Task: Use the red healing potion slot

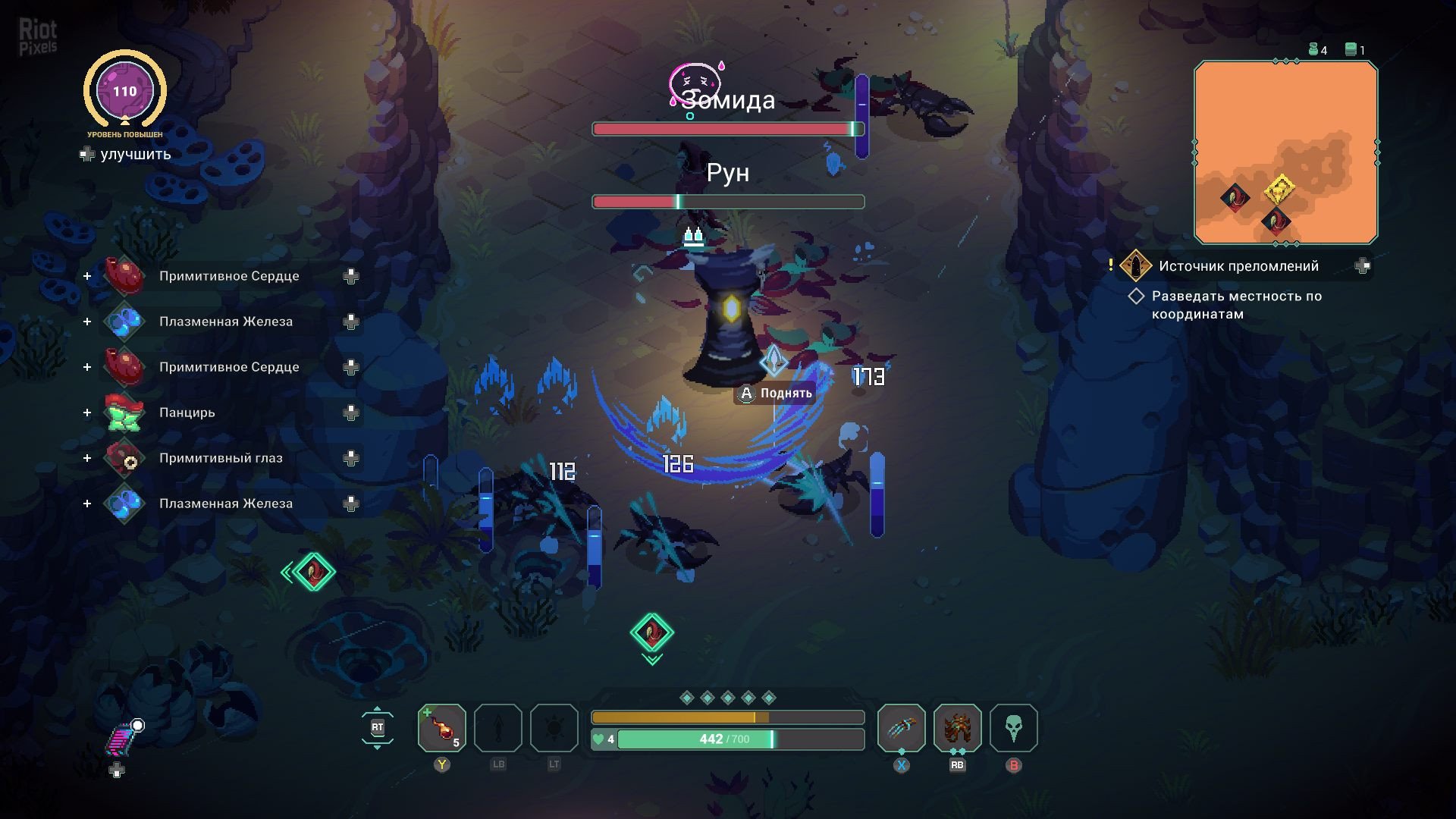Action: point(442,728)
